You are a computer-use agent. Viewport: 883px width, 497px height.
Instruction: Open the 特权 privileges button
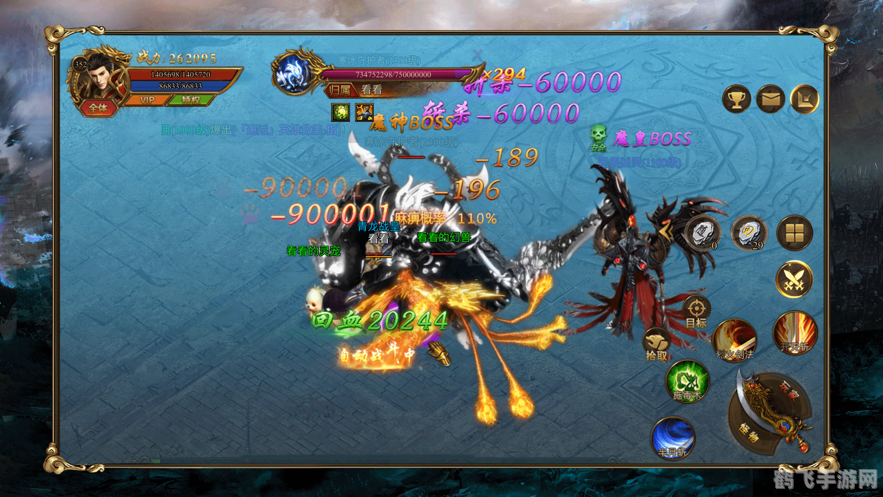point(187,100)
